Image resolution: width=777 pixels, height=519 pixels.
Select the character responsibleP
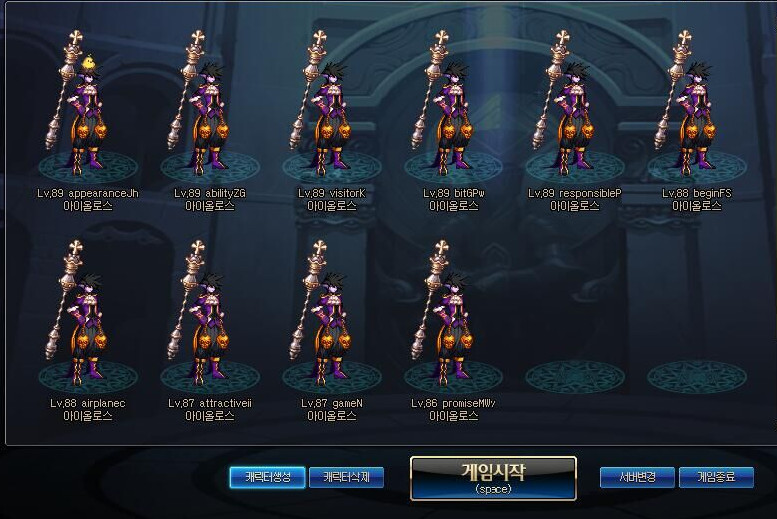pos(574,110)
